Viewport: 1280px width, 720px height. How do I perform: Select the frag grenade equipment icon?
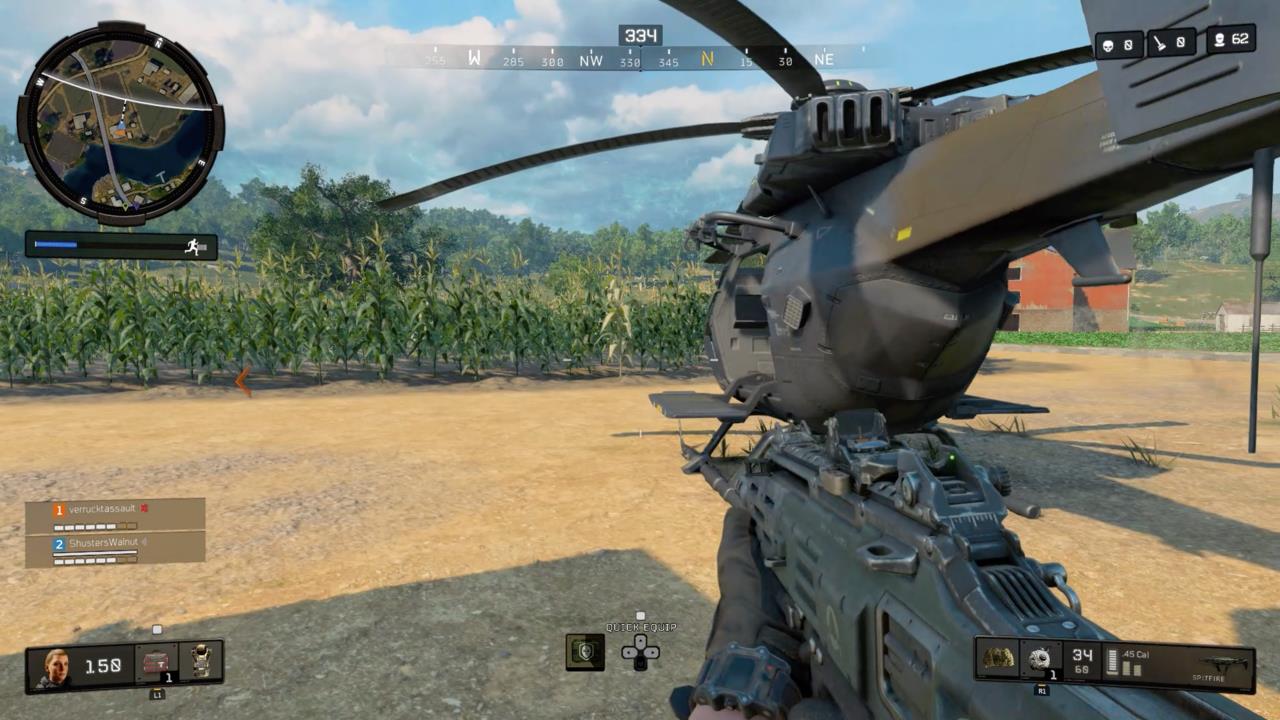[x=1040, y=657]
